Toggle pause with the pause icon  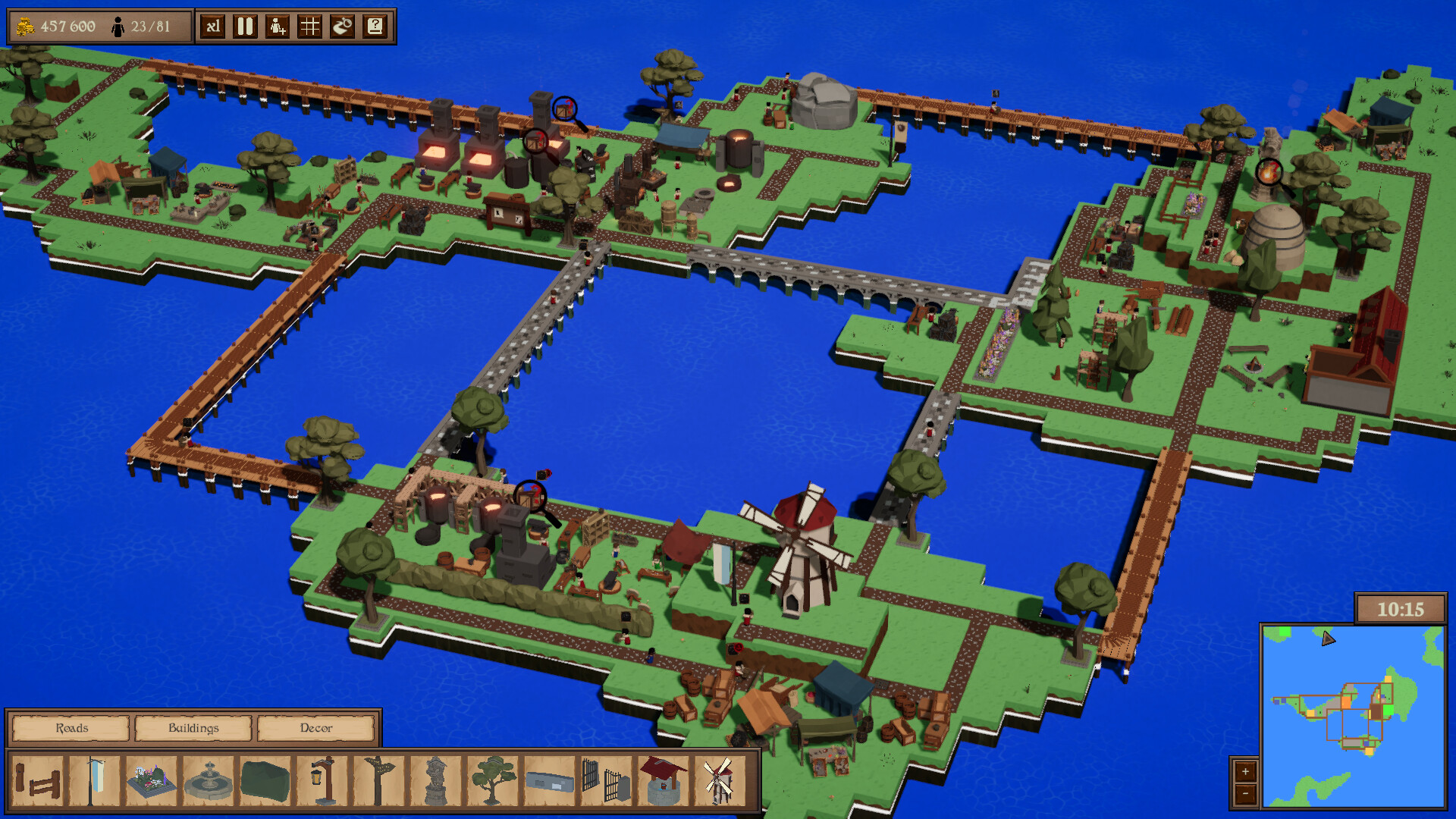point(244,26)
